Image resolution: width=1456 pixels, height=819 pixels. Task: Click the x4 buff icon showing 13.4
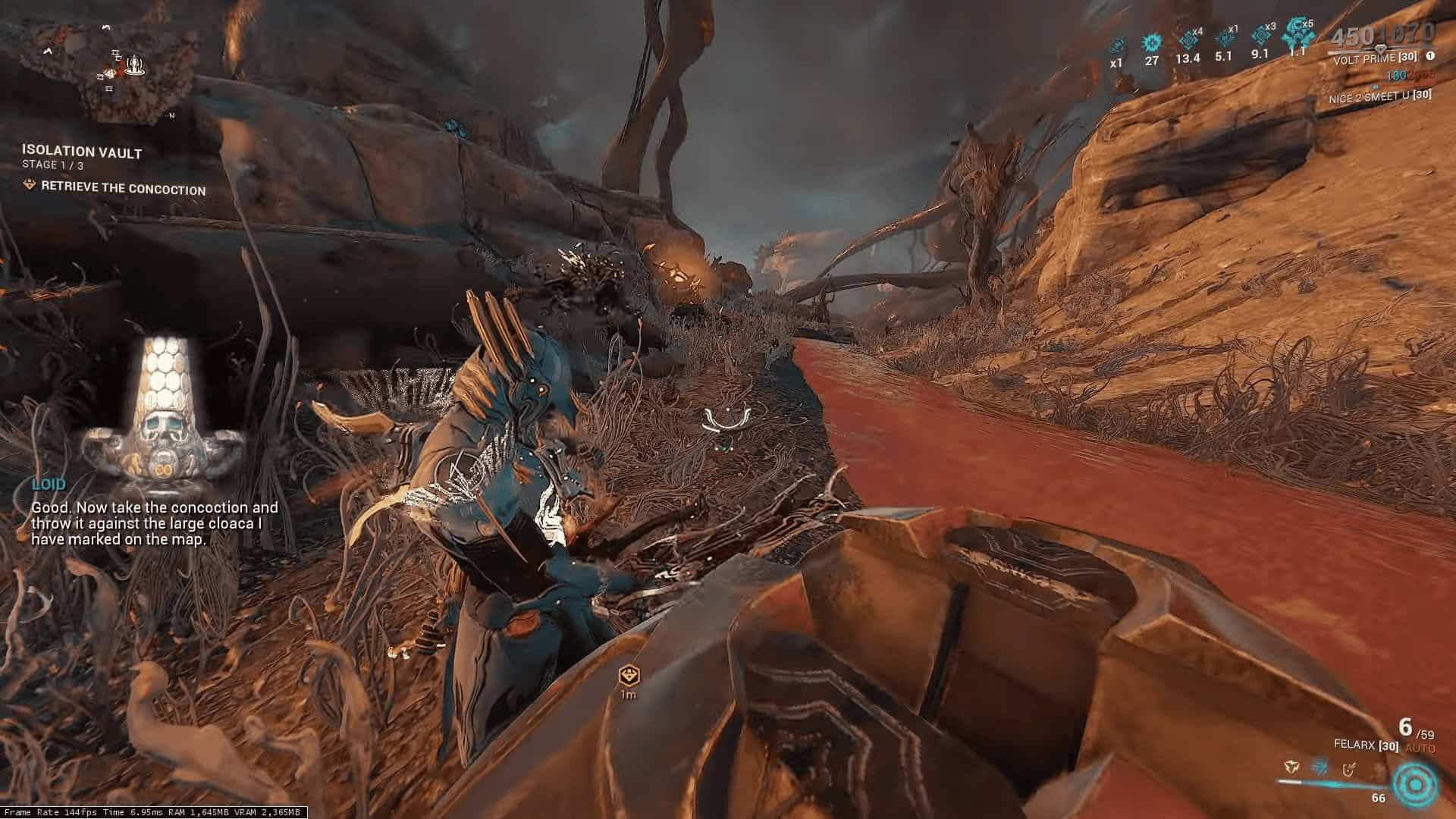1188,40
